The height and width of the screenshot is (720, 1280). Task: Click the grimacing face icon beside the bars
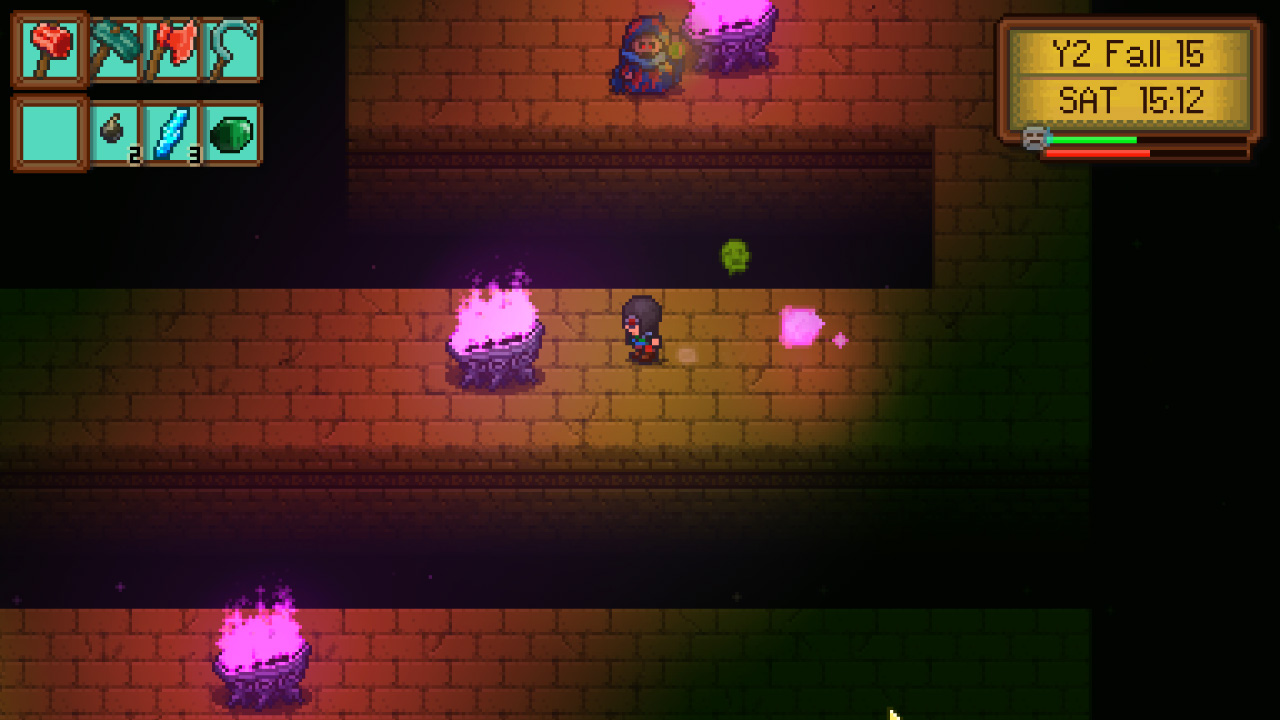[x=1033, y=139]
